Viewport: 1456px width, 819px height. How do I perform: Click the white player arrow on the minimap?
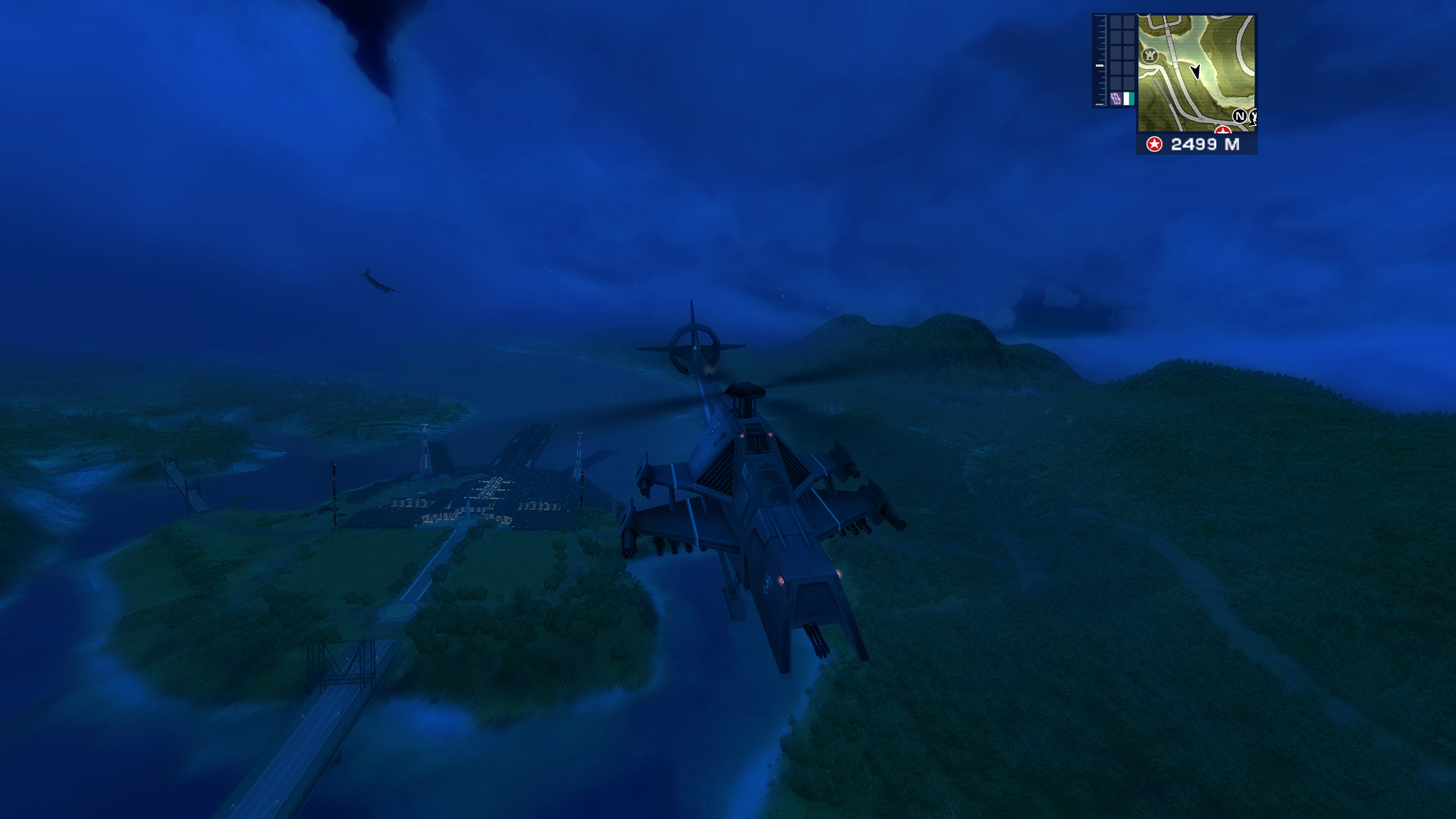pos(1196,72)
